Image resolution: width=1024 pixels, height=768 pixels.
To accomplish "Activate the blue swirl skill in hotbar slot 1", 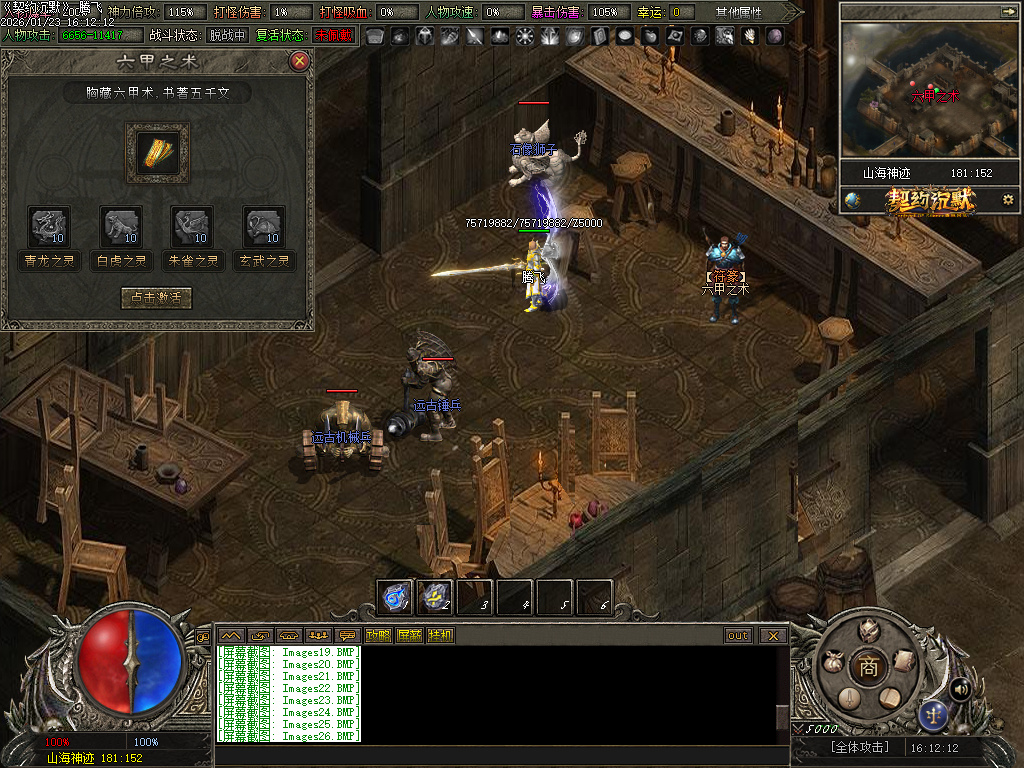I will [395, 597].
